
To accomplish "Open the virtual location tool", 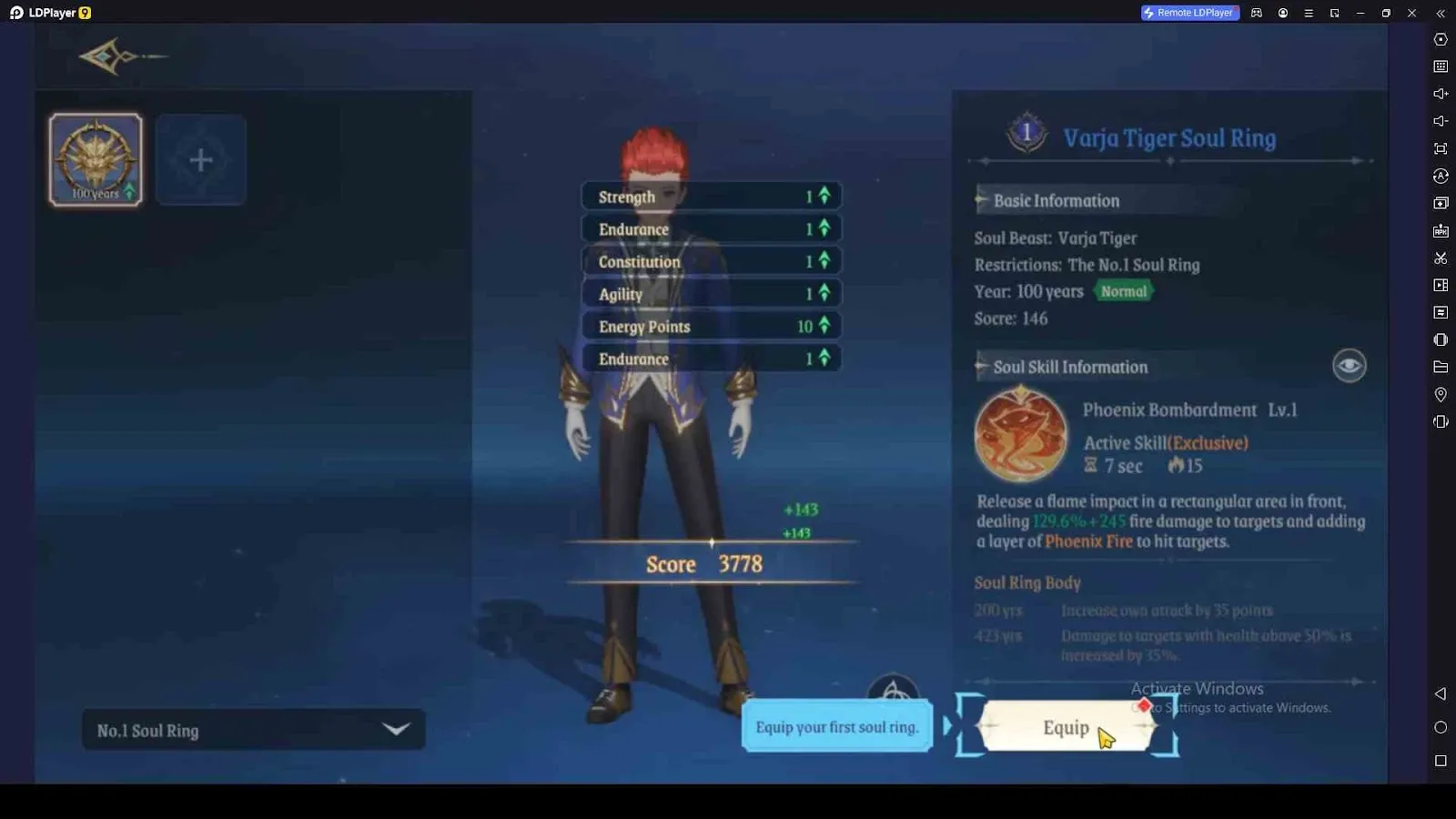I will (x=1441, y=394).
